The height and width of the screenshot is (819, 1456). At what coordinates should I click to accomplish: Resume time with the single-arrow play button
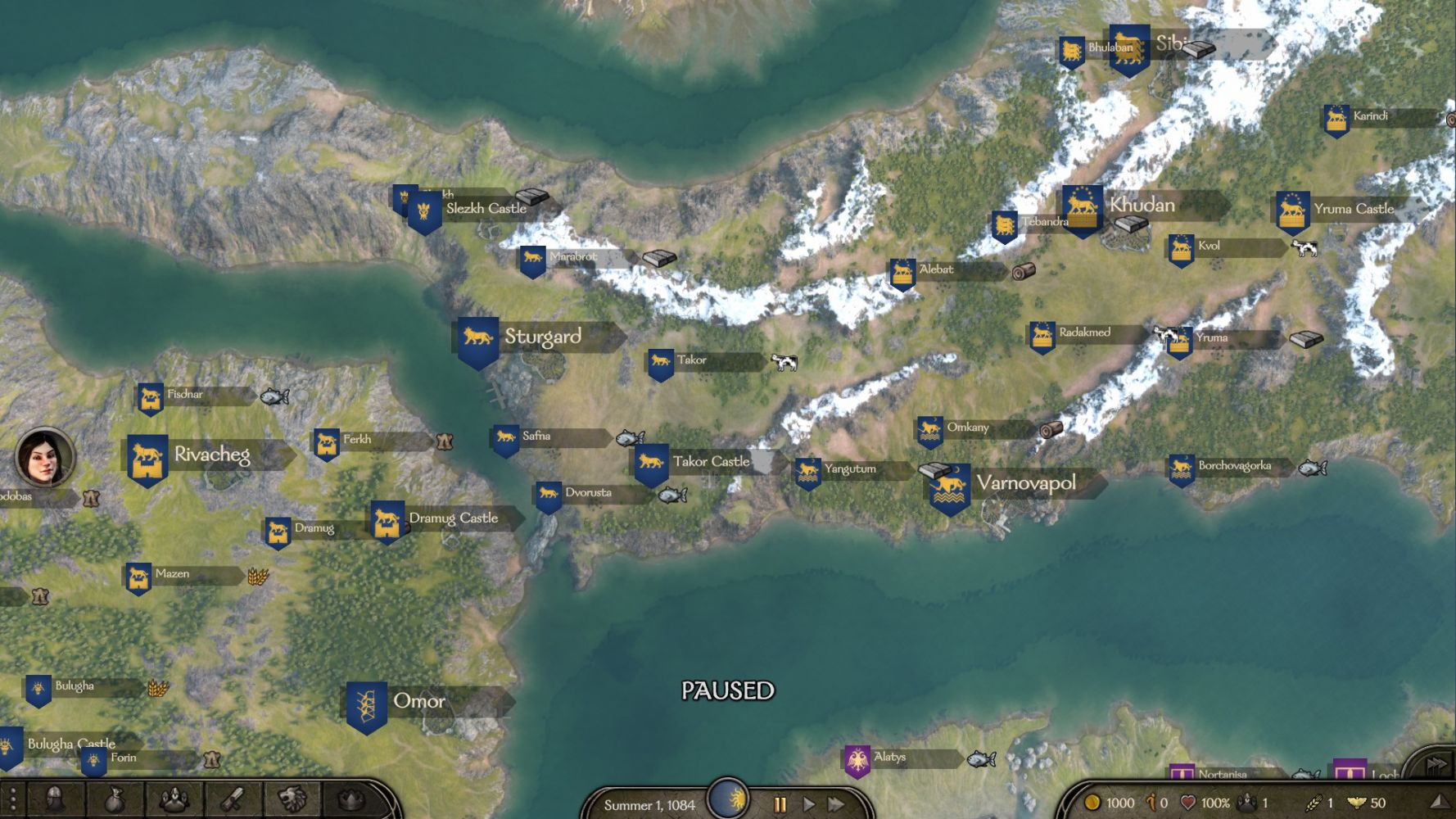[808, 804]
